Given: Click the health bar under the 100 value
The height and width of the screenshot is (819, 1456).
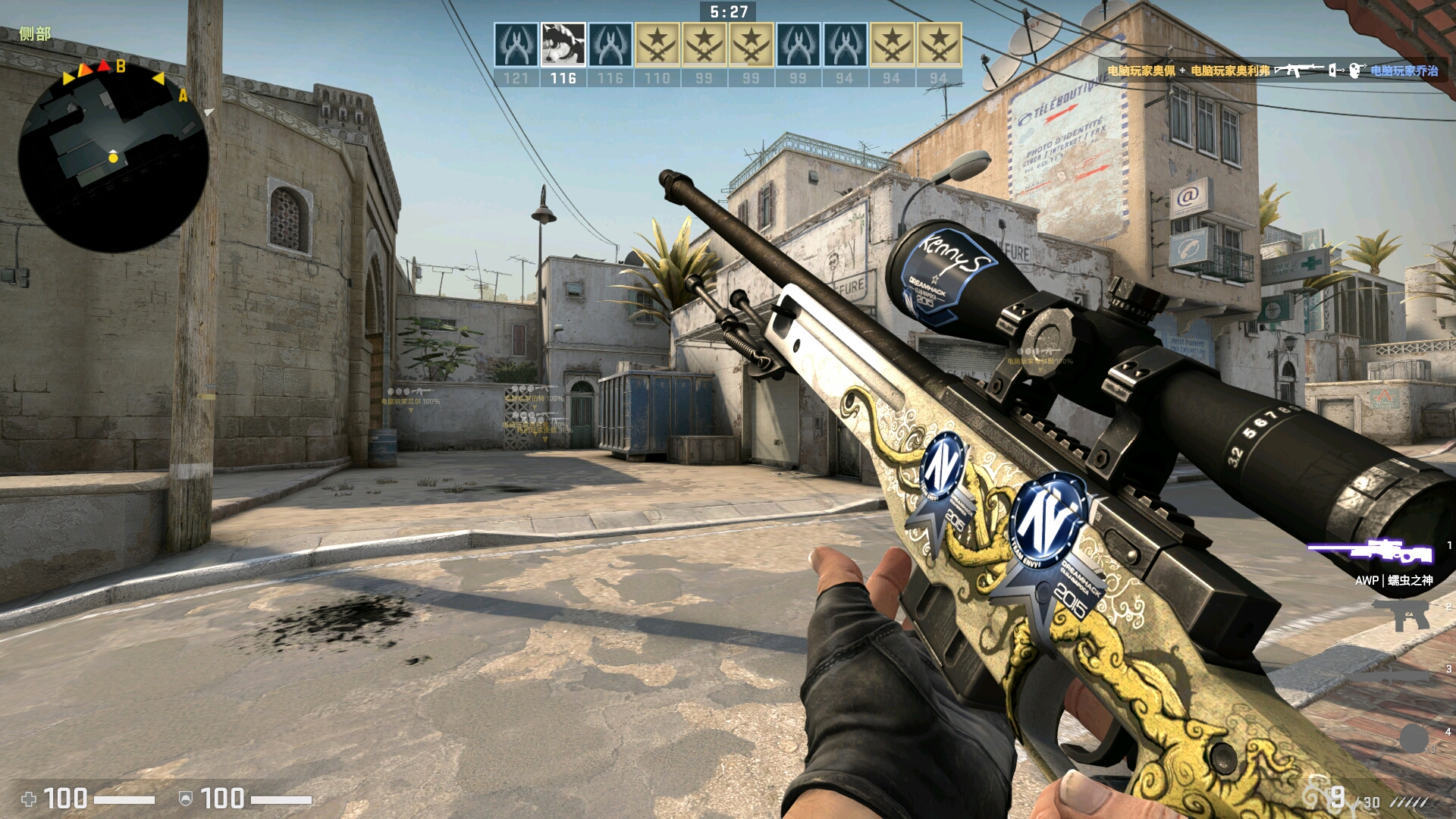Looking at the screenshot, I should 123,799.
